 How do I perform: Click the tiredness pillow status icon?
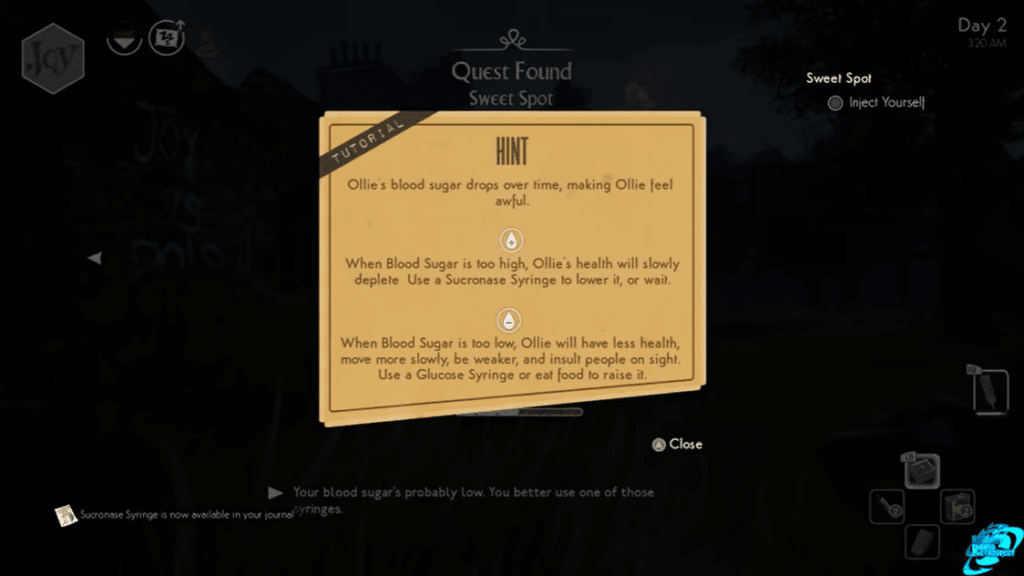167,39
